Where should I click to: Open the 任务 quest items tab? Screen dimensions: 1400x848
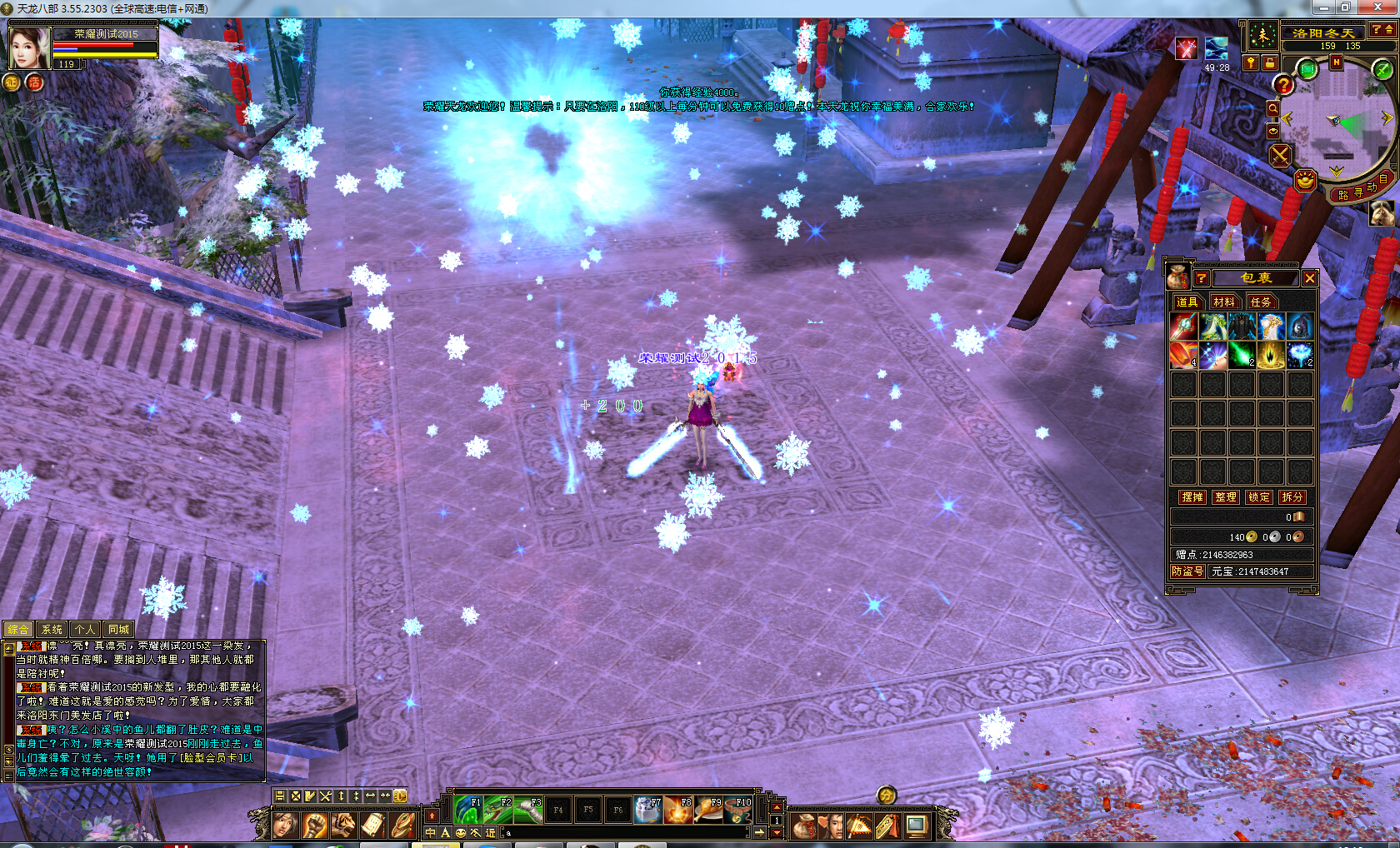click(x=1260, y=302)
